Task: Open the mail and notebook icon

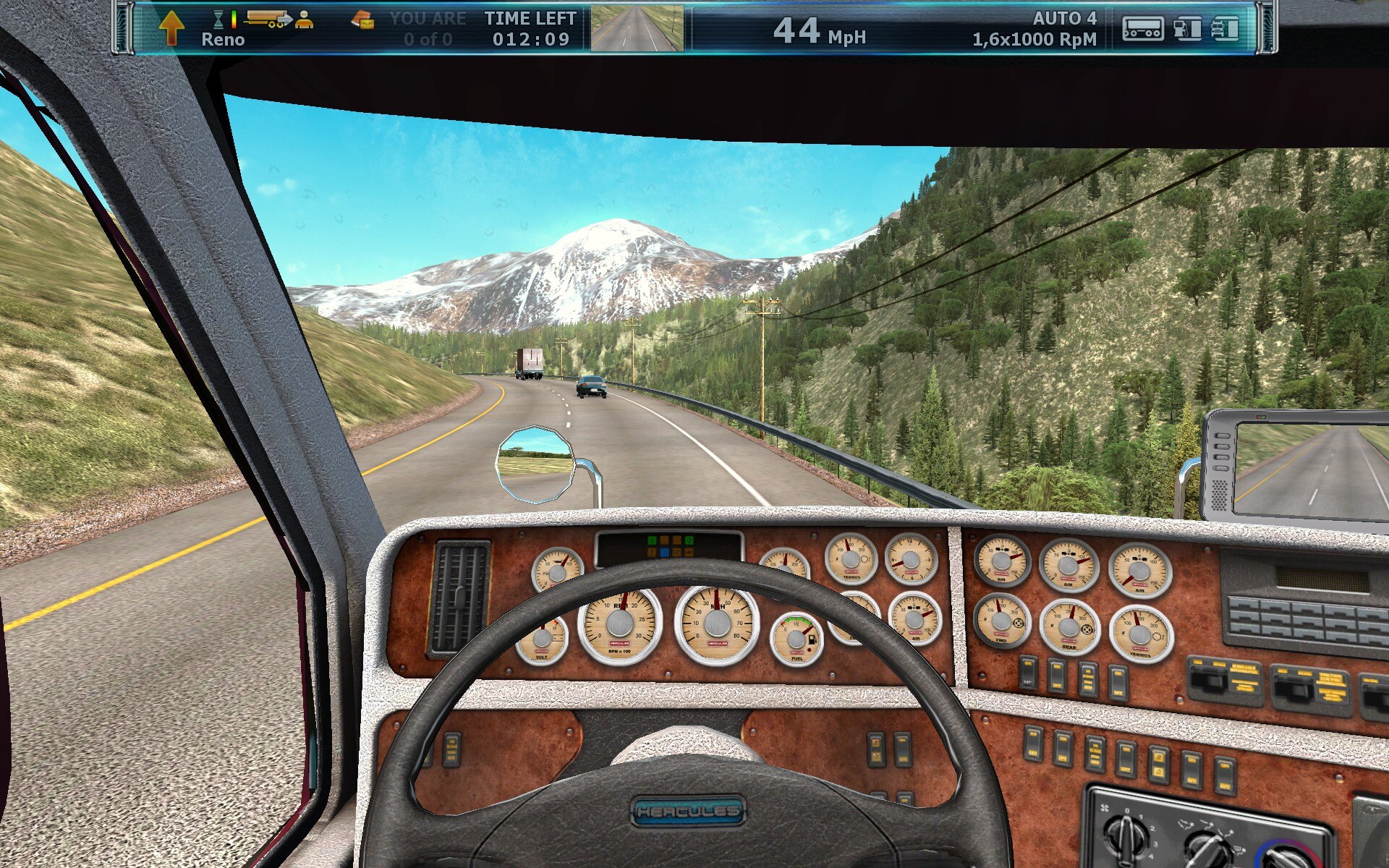Action: (x=362, y=22)
